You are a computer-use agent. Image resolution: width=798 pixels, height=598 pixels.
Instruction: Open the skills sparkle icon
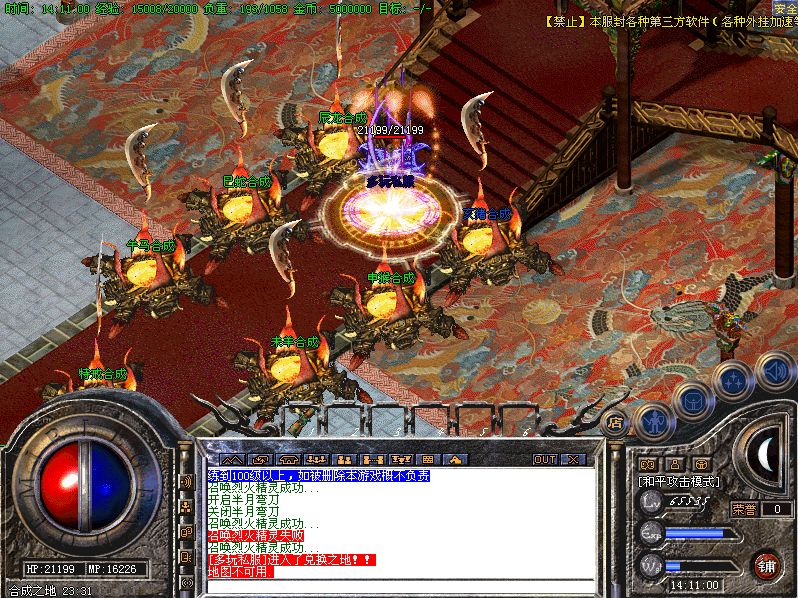click(733, 380)
